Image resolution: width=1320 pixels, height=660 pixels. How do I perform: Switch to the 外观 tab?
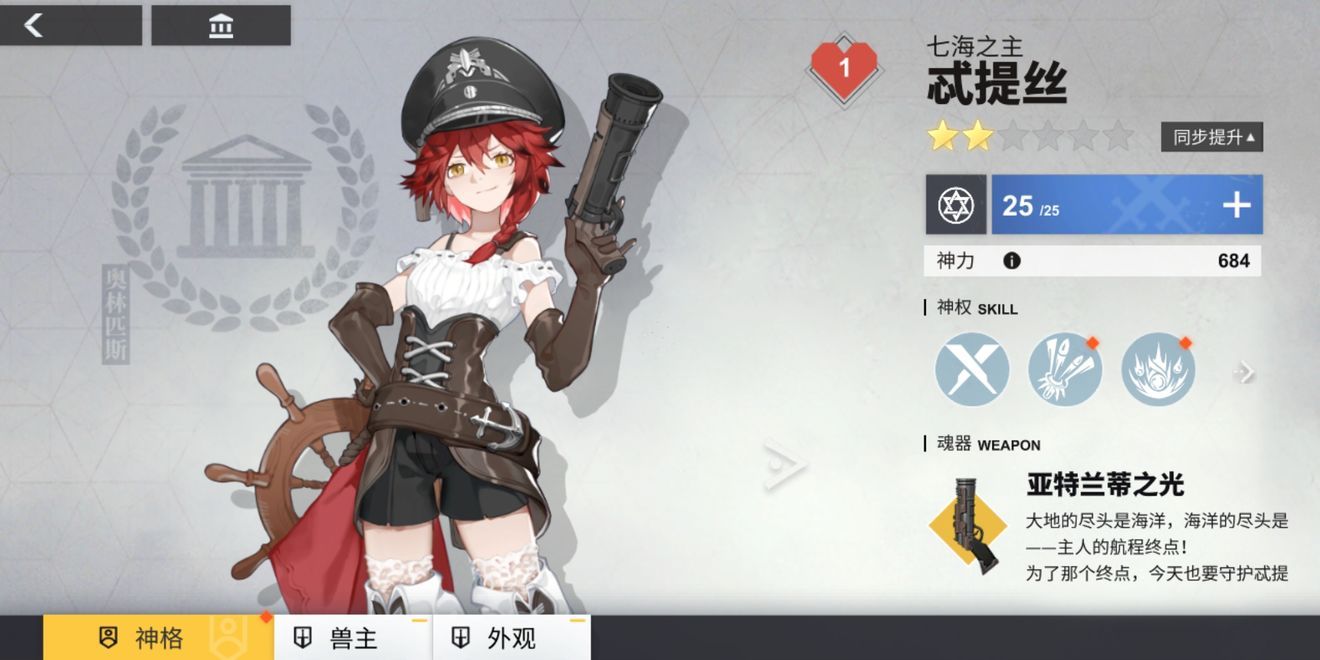click(x=511, y=637)
